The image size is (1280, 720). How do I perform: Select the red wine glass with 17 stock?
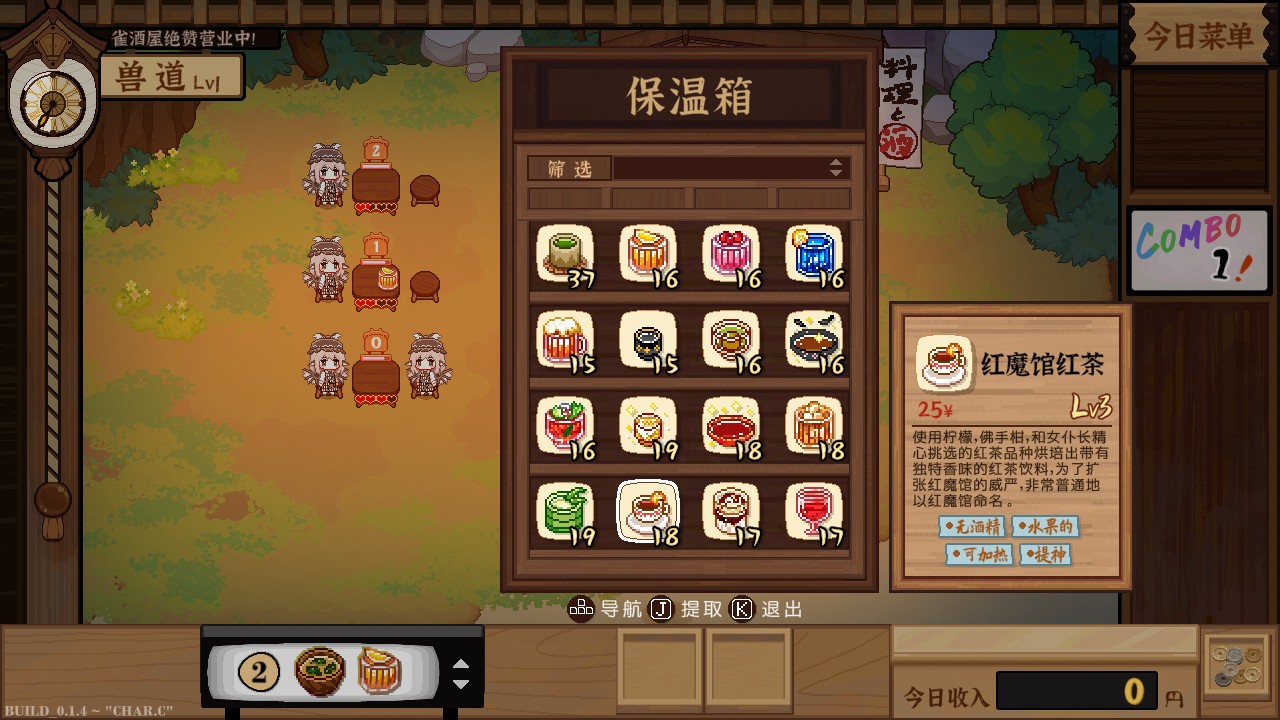coord(814,510)
